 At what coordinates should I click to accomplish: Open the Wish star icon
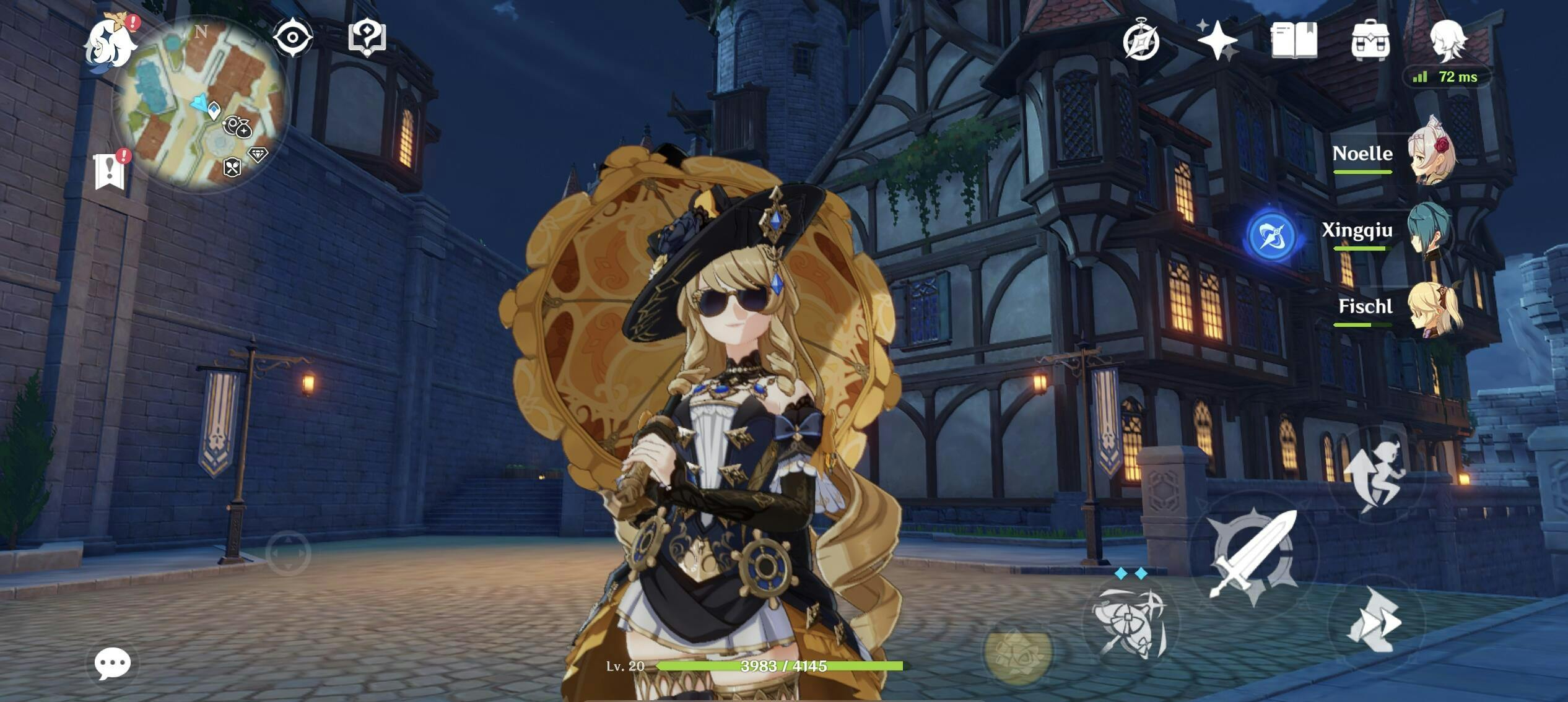click(x=1217, y=41)
